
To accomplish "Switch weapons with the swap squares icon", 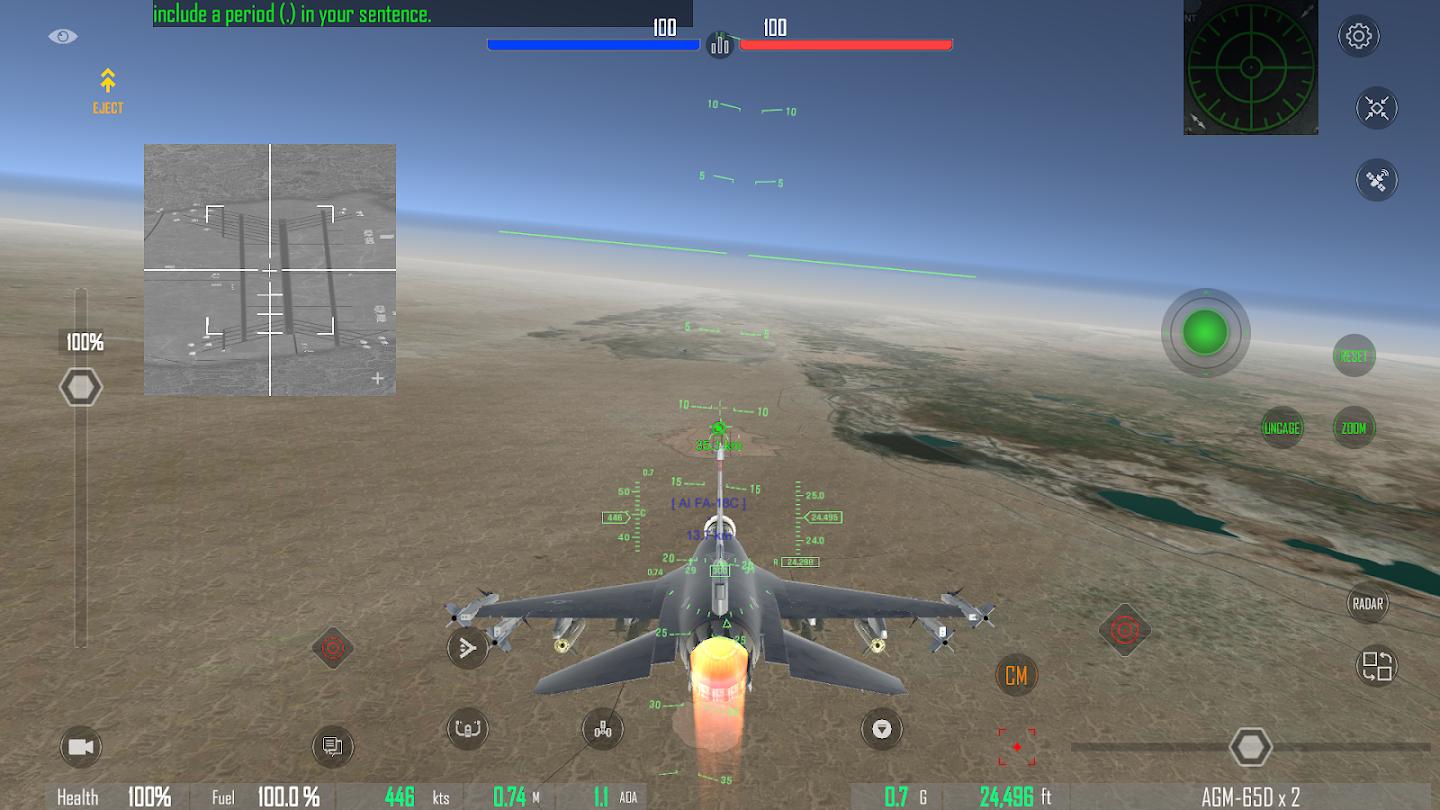I will [1377, 666].
